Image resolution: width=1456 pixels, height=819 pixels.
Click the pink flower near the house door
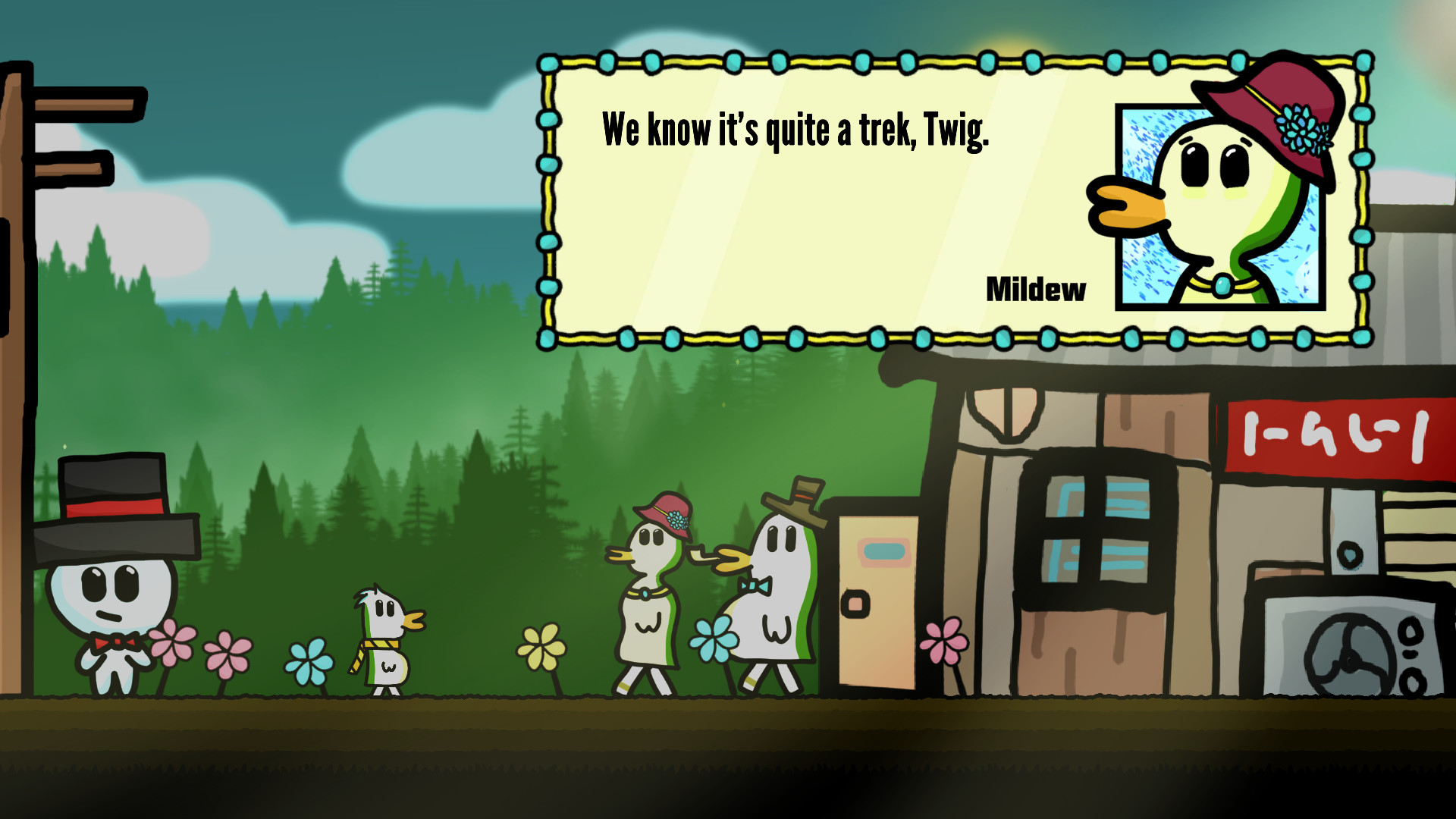946,641
